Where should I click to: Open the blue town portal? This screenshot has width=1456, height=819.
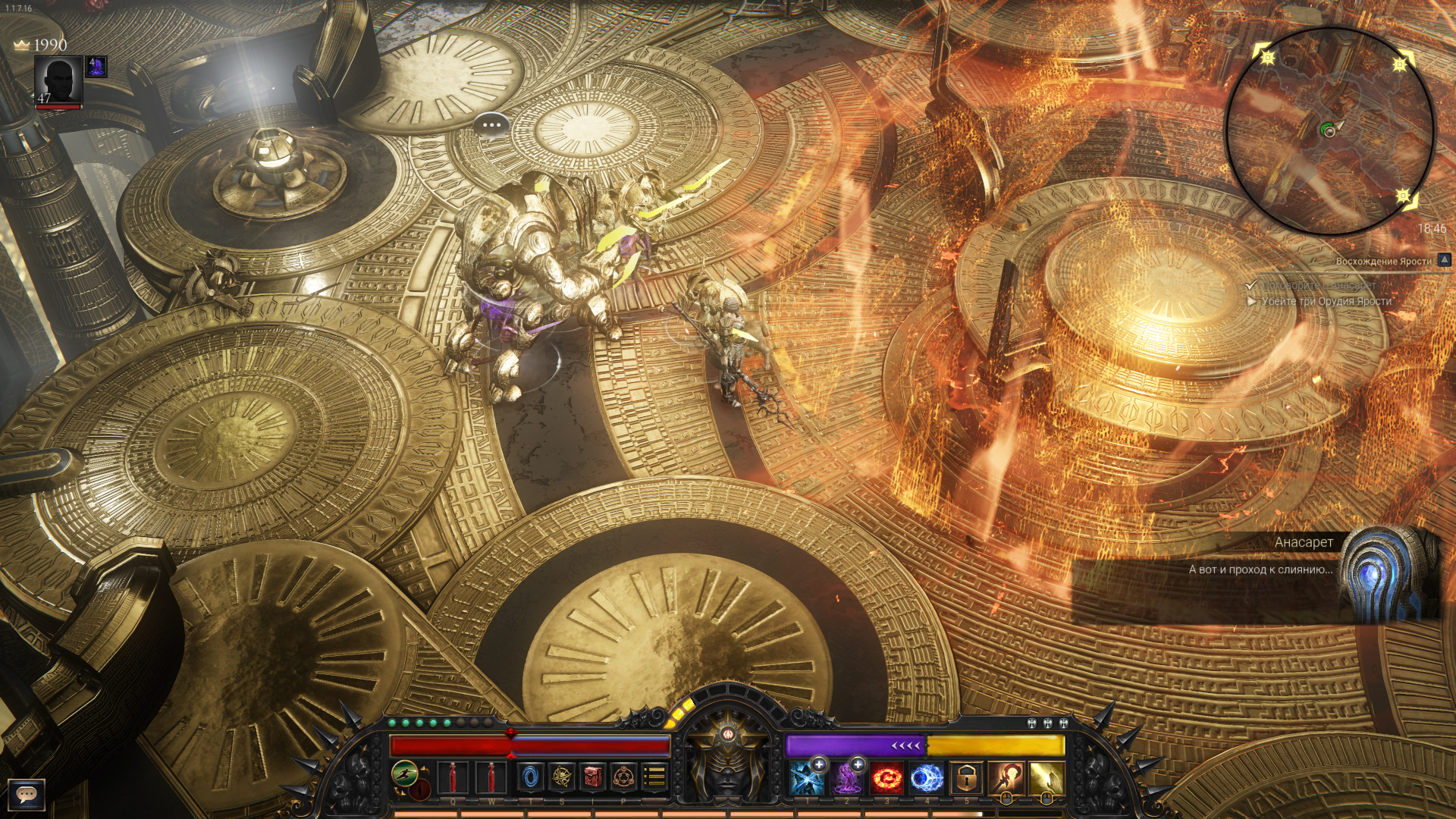tap(531, 777)
